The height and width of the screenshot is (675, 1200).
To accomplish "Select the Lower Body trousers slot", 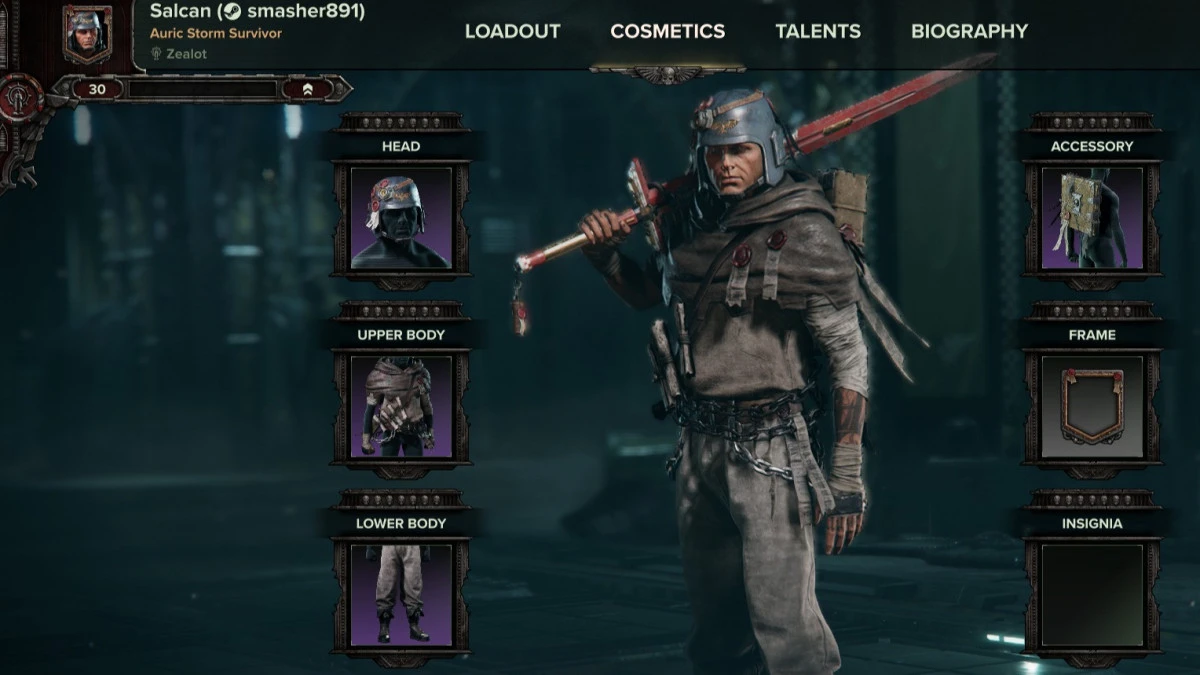I will tap(401, 595).
